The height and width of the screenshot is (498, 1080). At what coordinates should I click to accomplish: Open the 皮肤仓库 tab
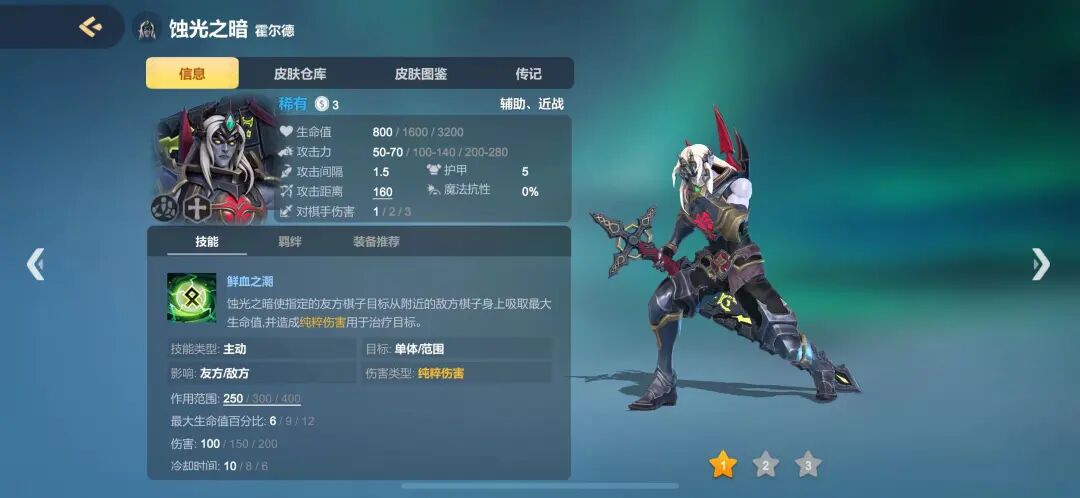click(300, 73)
